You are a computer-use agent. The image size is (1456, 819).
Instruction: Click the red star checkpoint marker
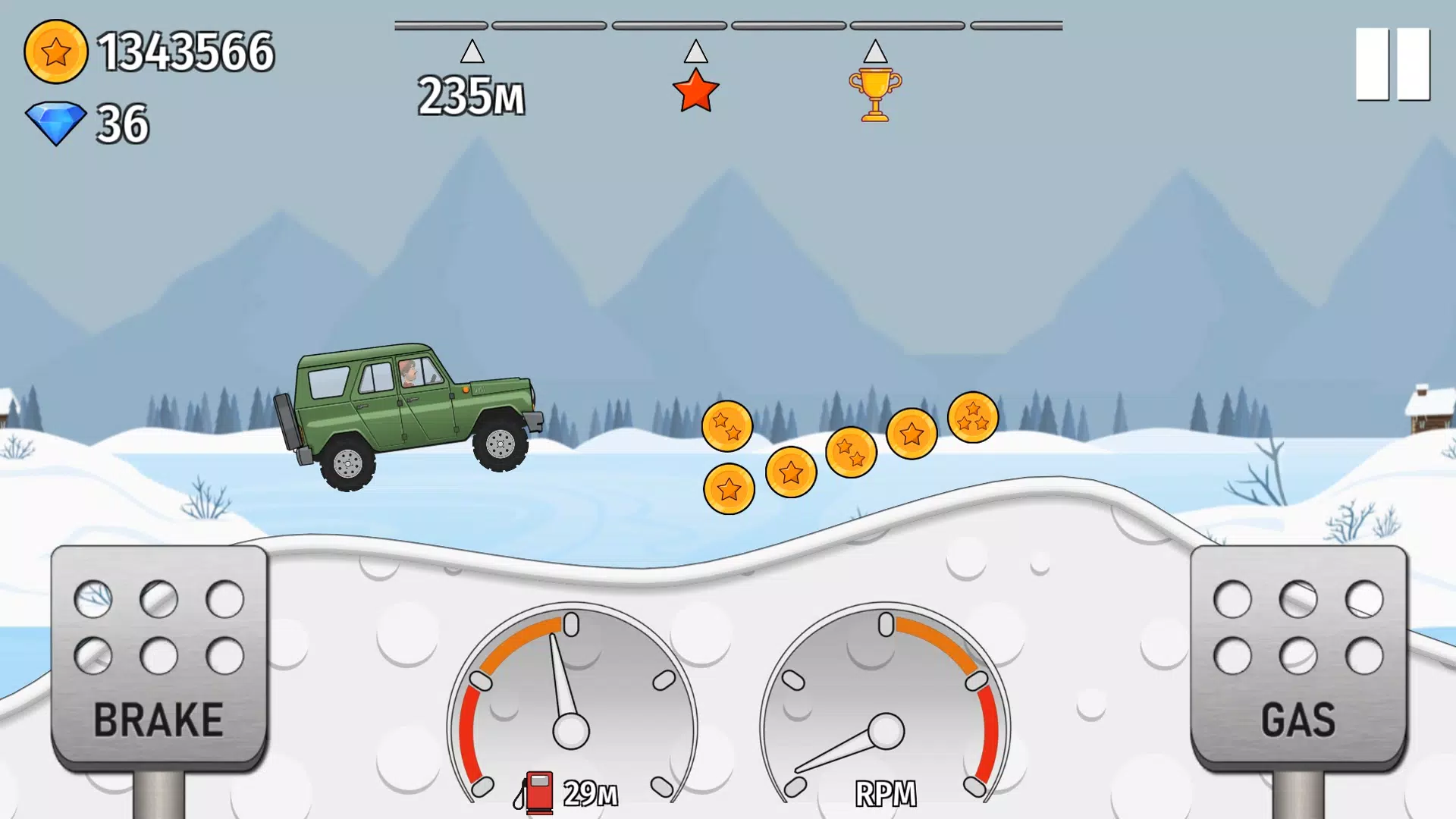(695, 91)
